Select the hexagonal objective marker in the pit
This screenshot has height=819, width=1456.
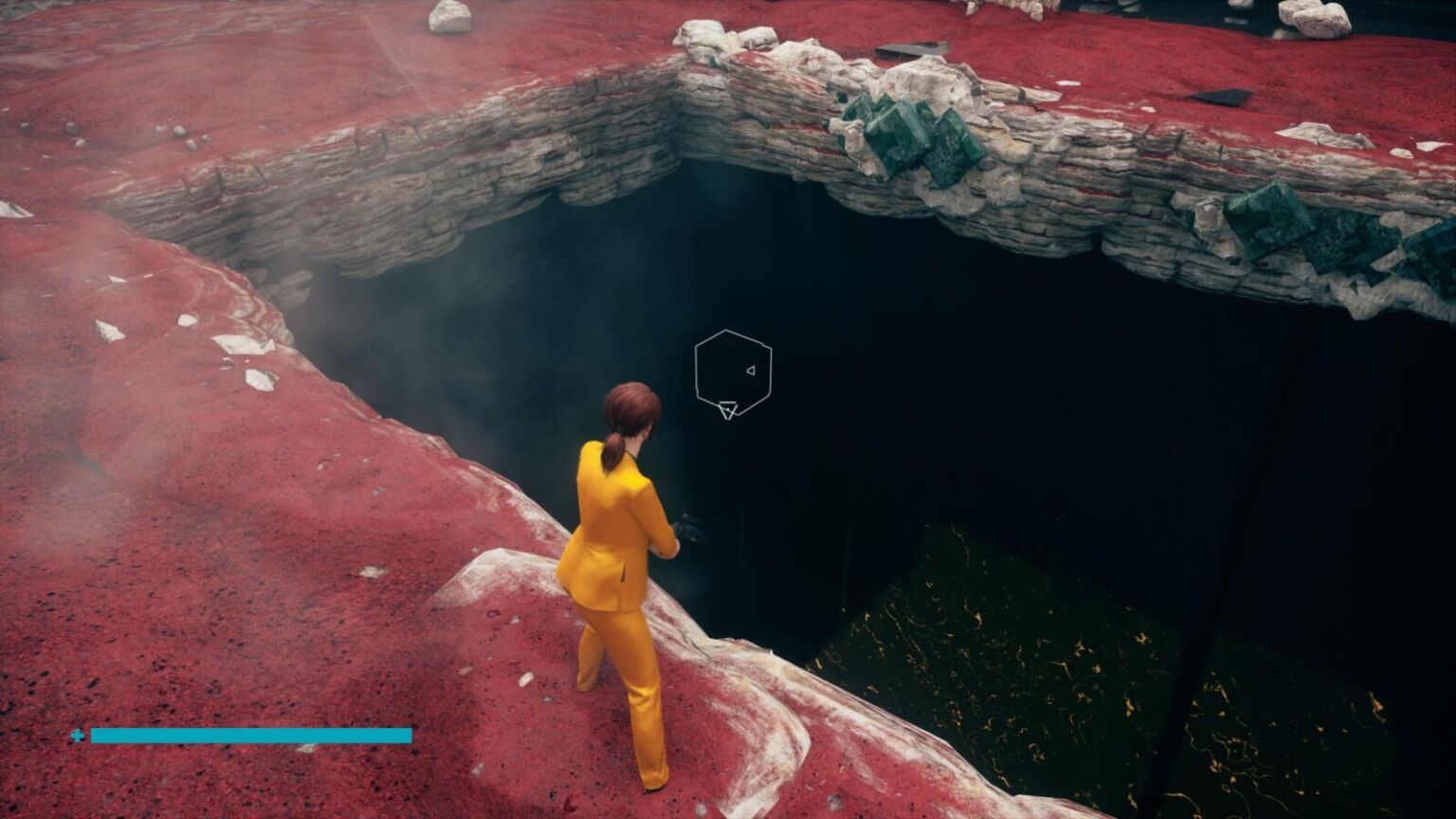coord(730,370)
